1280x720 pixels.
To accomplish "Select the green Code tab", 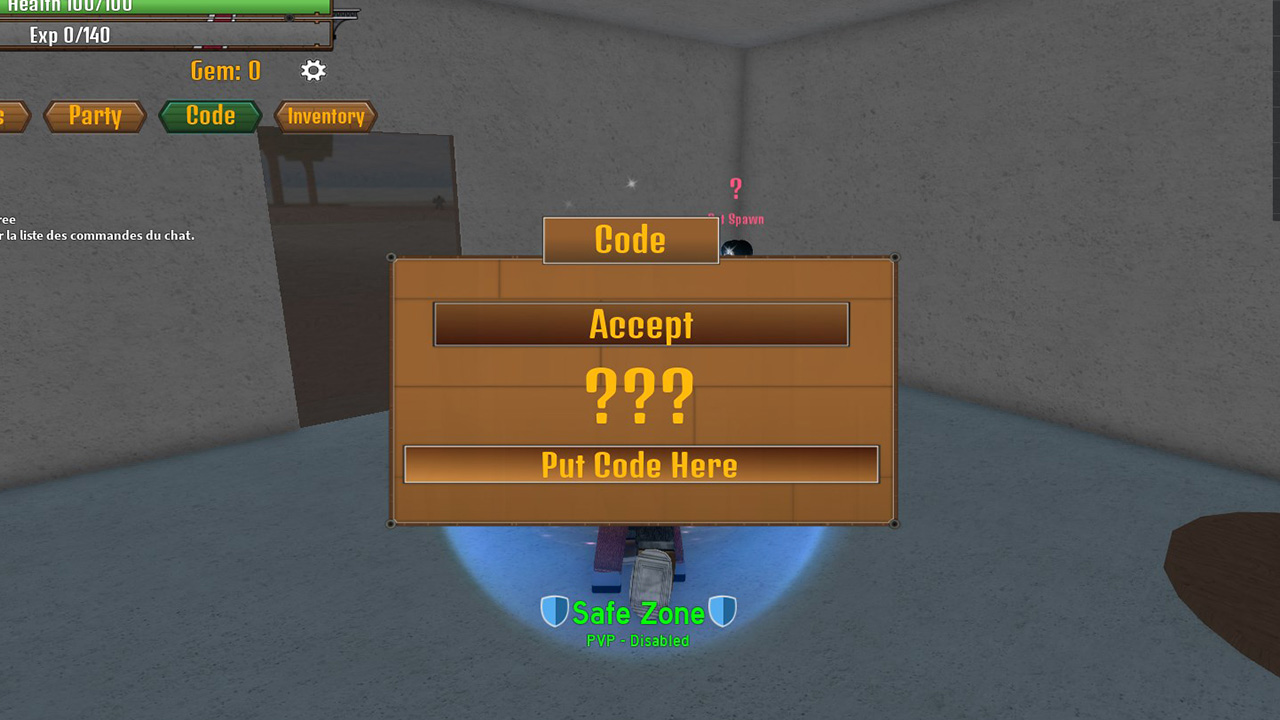I will click(210, 115).
